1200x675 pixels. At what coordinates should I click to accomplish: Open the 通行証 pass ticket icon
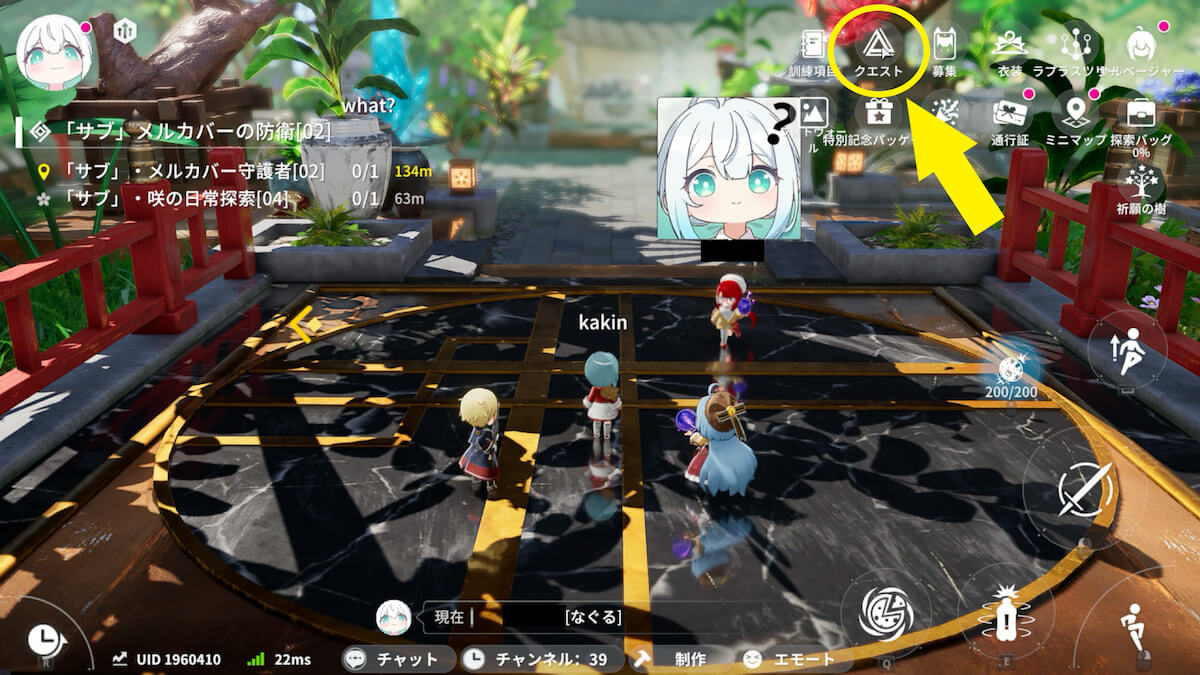click(x=1010, y=118)
